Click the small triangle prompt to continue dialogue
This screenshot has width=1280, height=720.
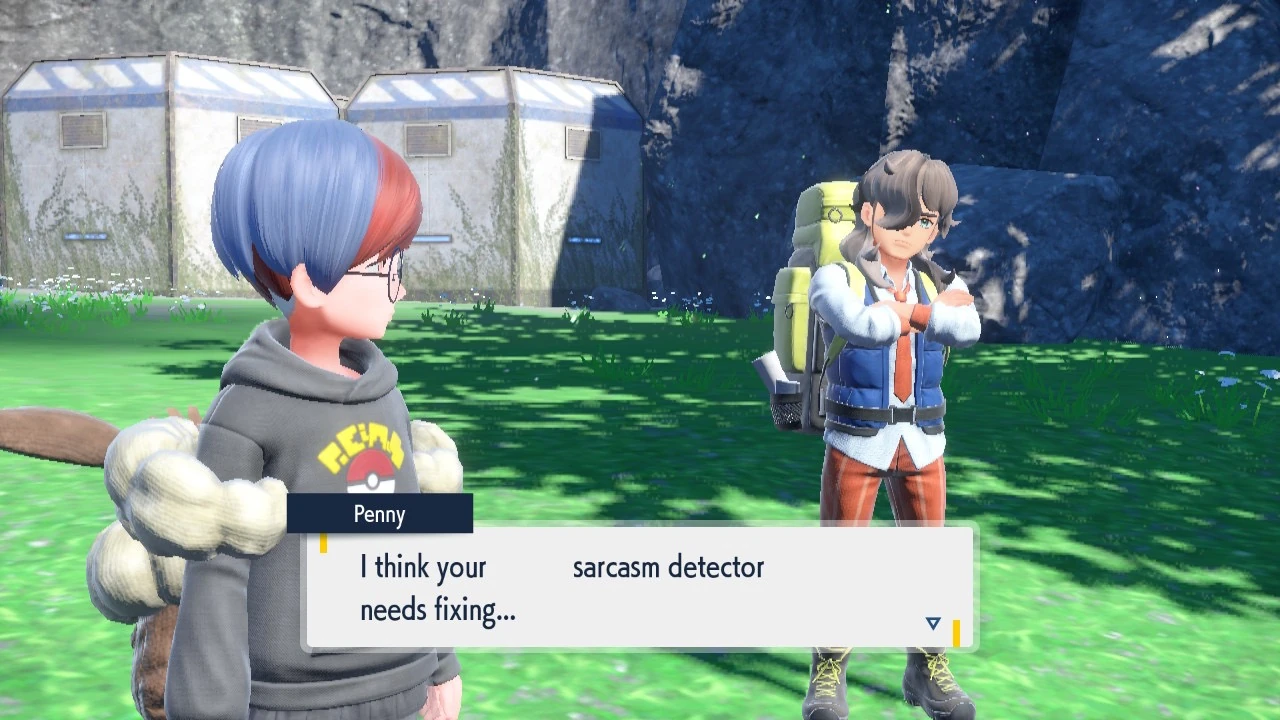point(932,621)
